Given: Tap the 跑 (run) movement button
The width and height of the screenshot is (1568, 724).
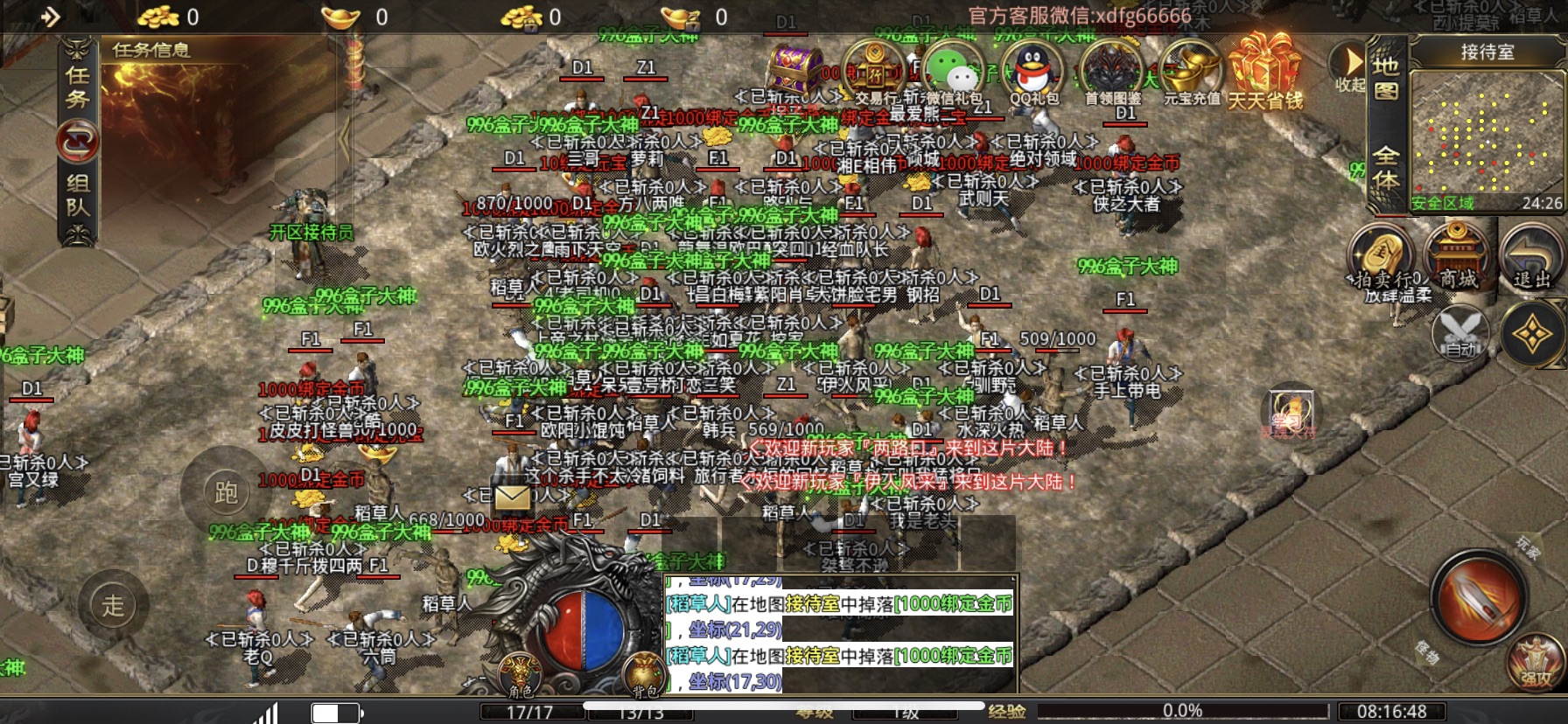Looking at the screenshot, I should pyautogui.click(x=226, y=492).
